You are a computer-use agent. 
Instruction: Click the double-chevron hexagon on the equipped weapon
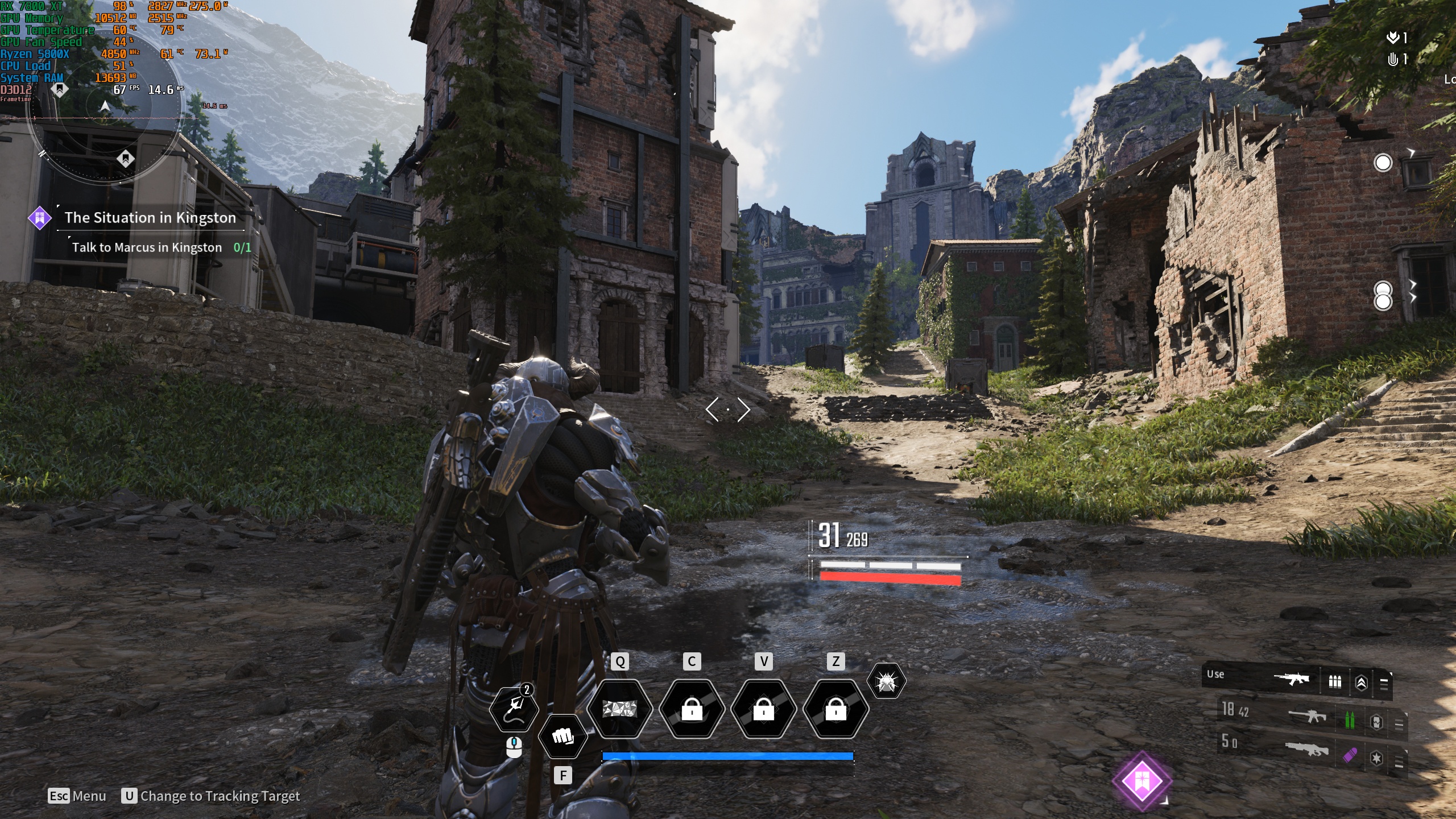tap(1361, 682)
